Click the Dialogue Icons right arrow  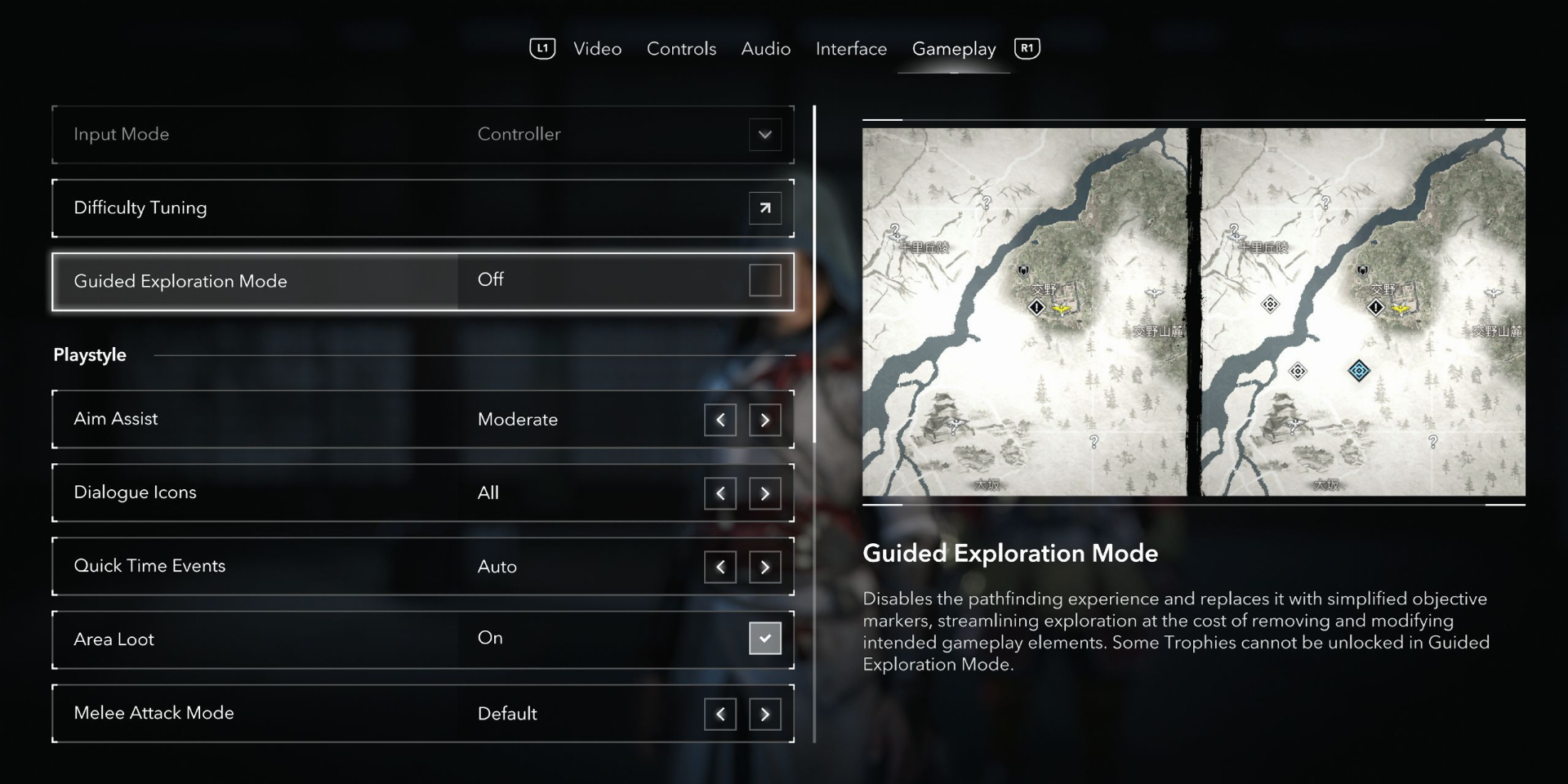point(764,493)
